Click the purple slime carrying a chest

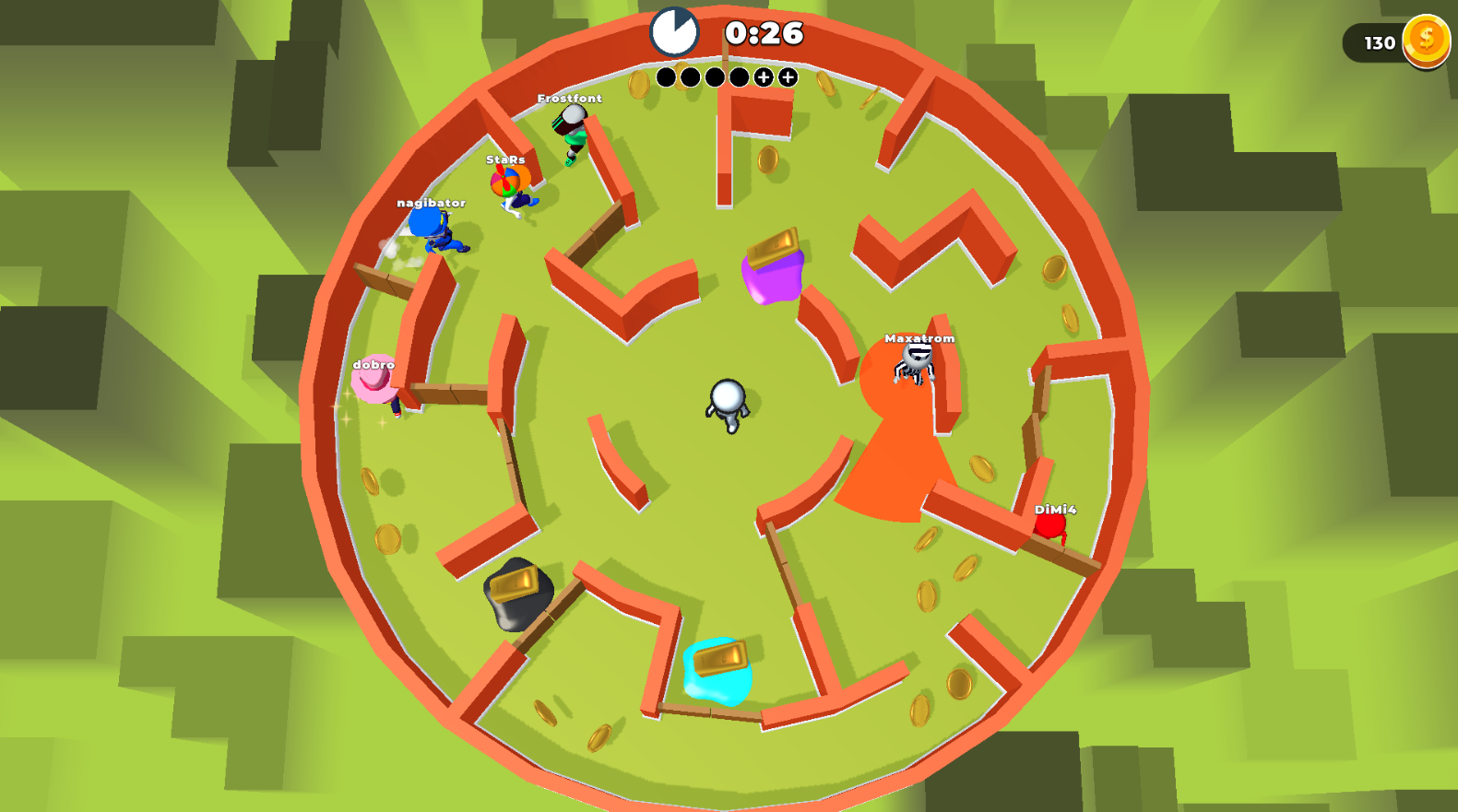coord(771,272)
